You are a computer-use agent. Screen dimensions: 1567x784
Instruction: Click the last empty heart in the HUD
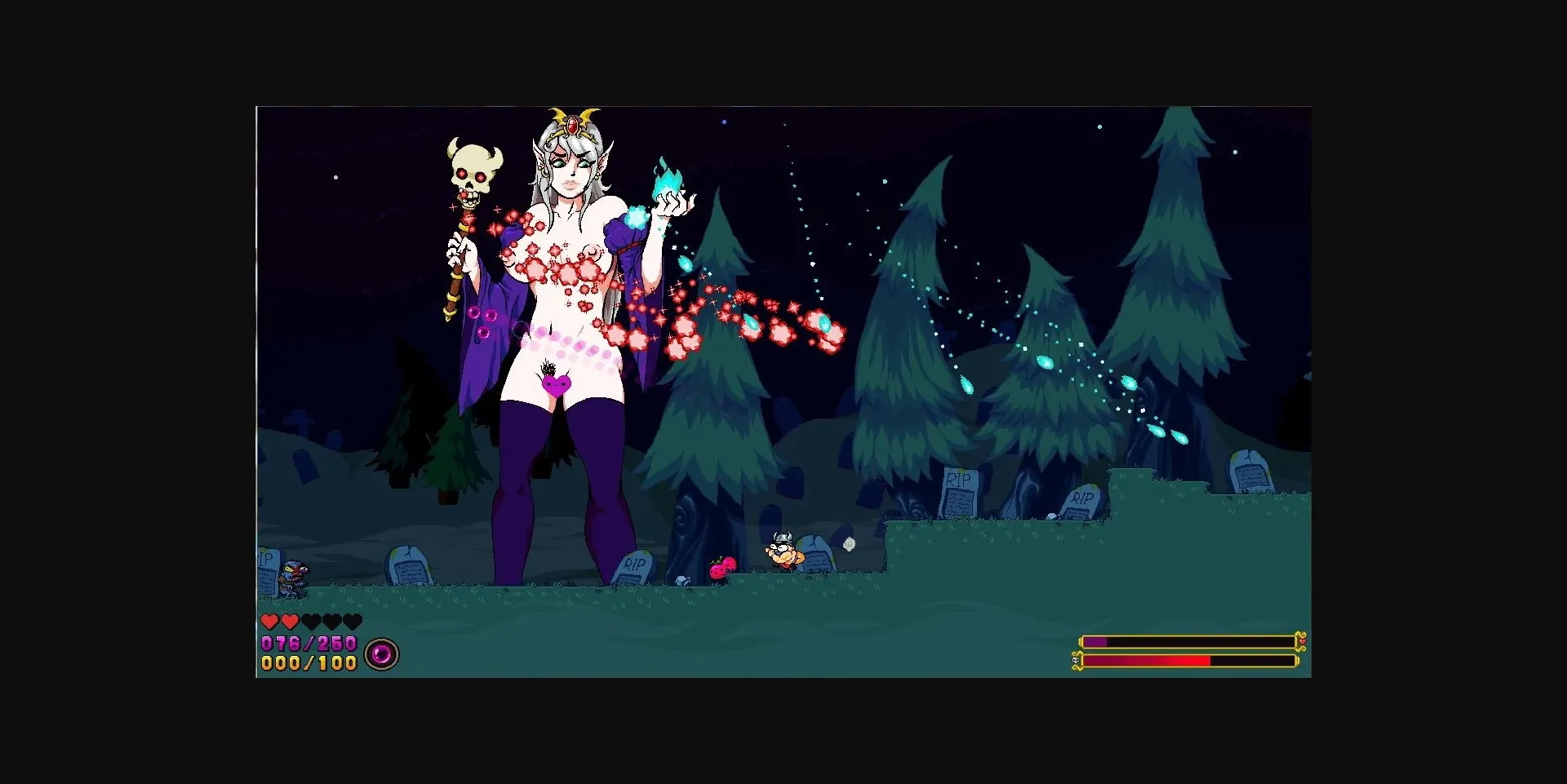(353, 621)
